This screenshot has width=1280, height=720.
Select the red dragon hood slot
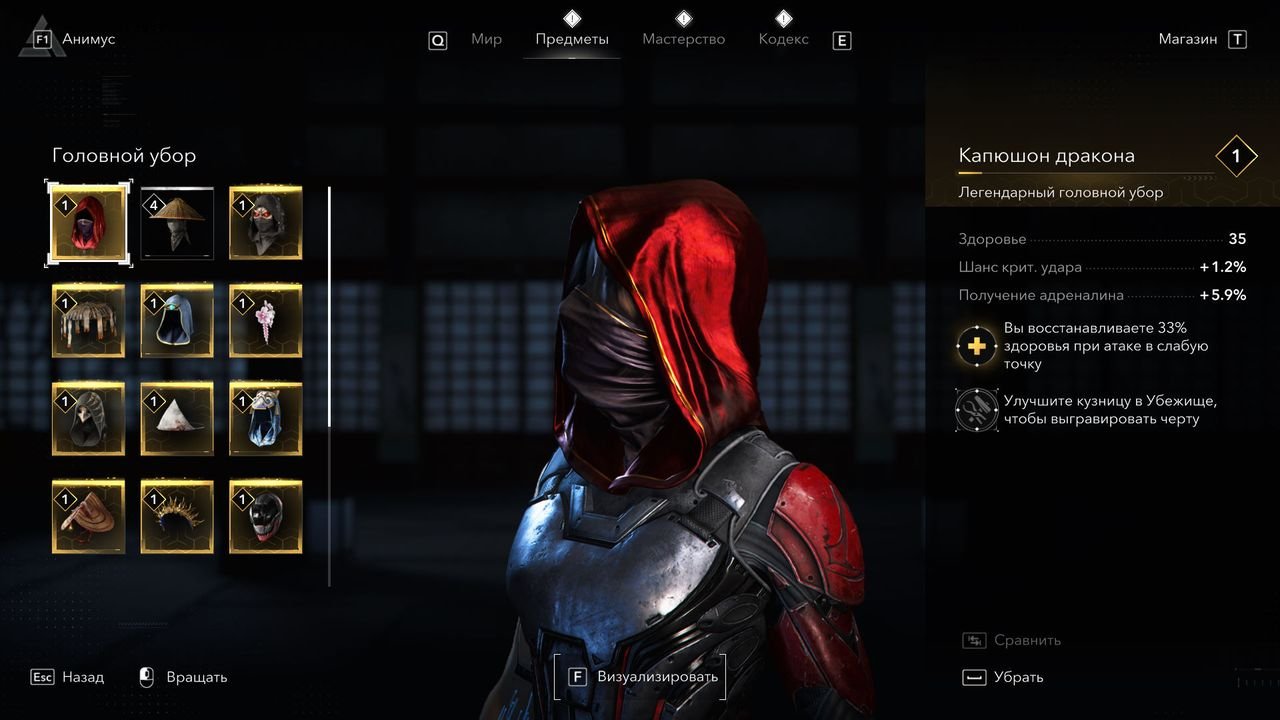coord(89,223)
